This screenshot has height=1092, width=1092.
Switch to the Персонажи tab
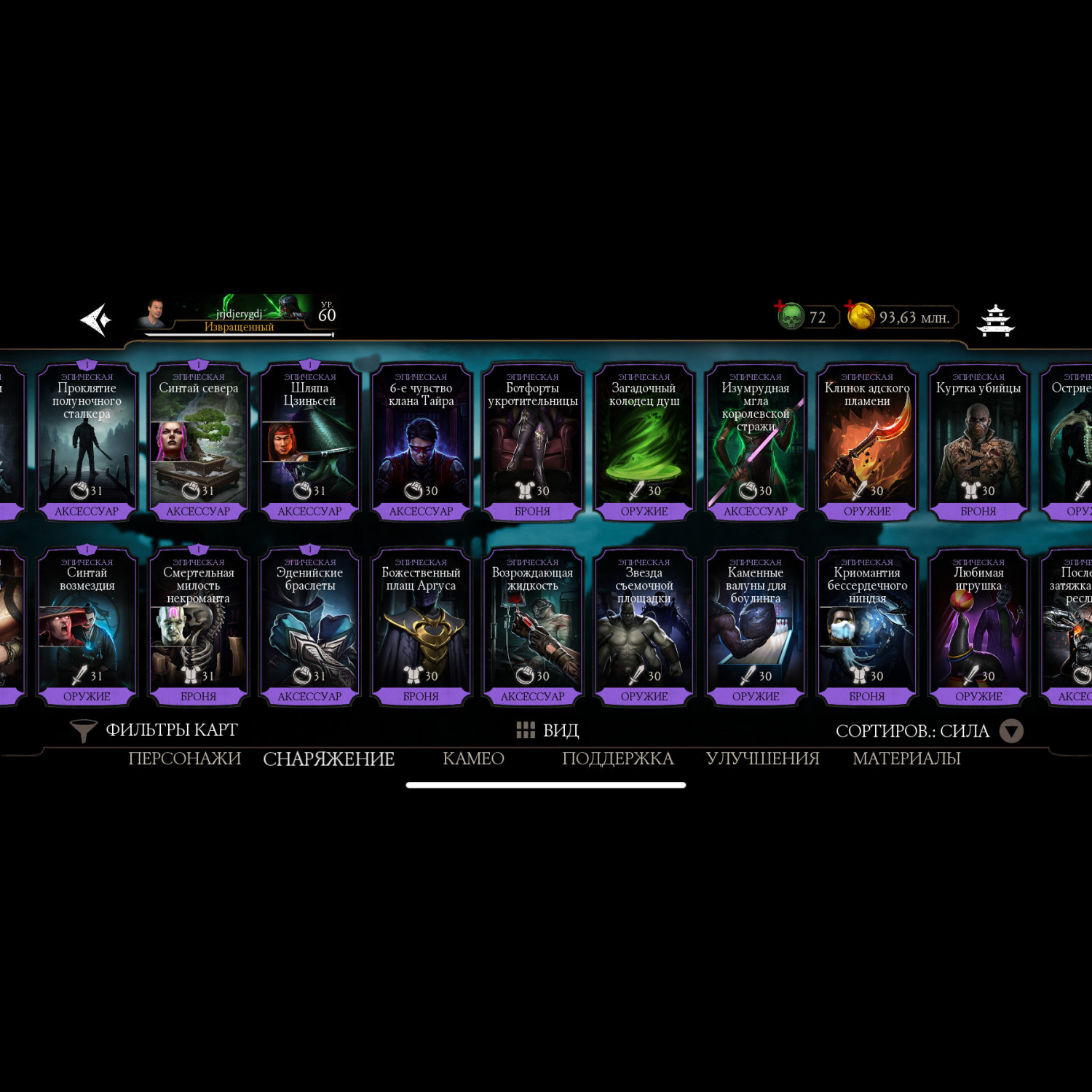click(184, 759)
